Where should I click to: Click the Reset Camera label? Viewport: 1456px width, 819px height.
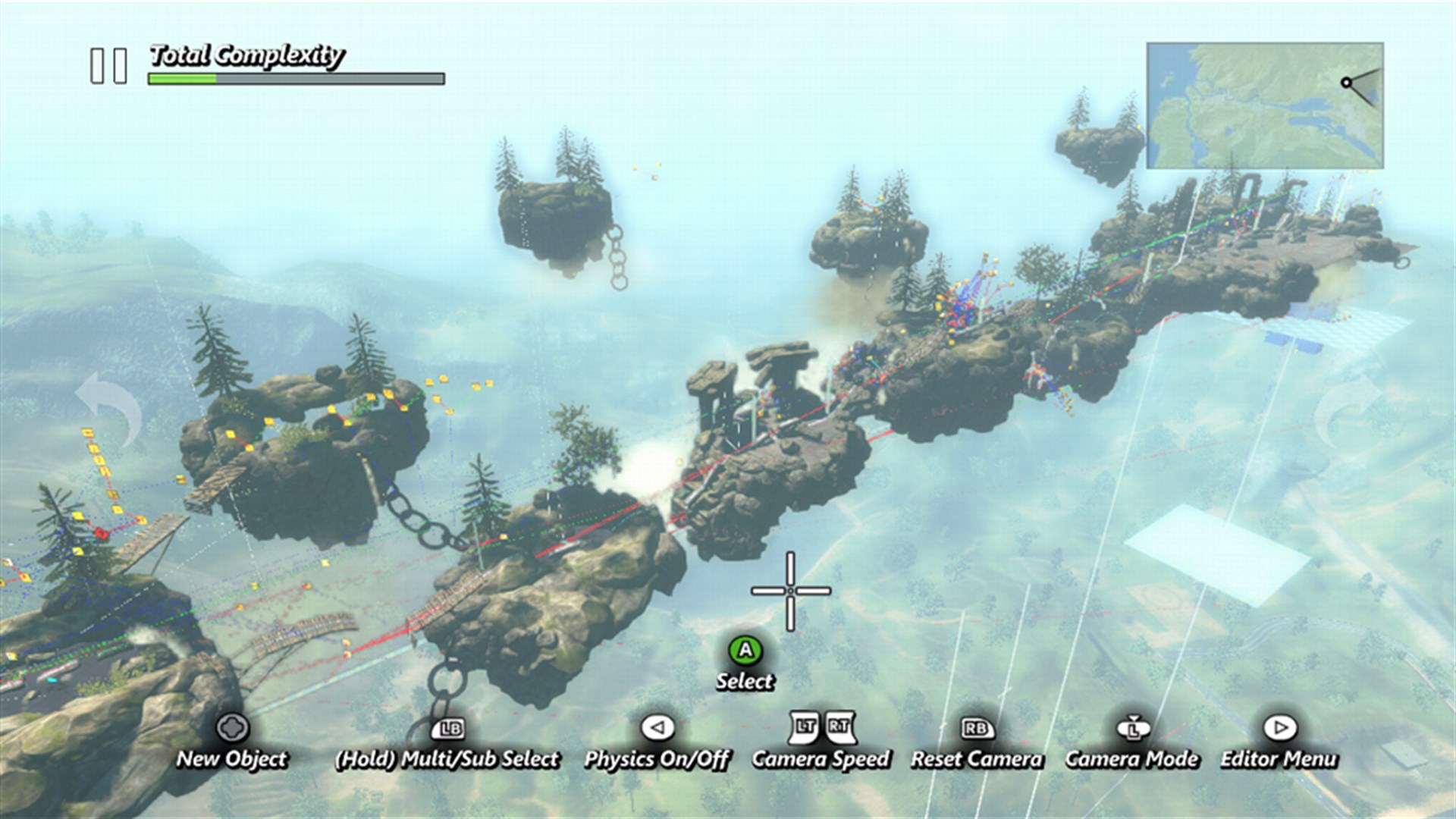coord(977,759)
